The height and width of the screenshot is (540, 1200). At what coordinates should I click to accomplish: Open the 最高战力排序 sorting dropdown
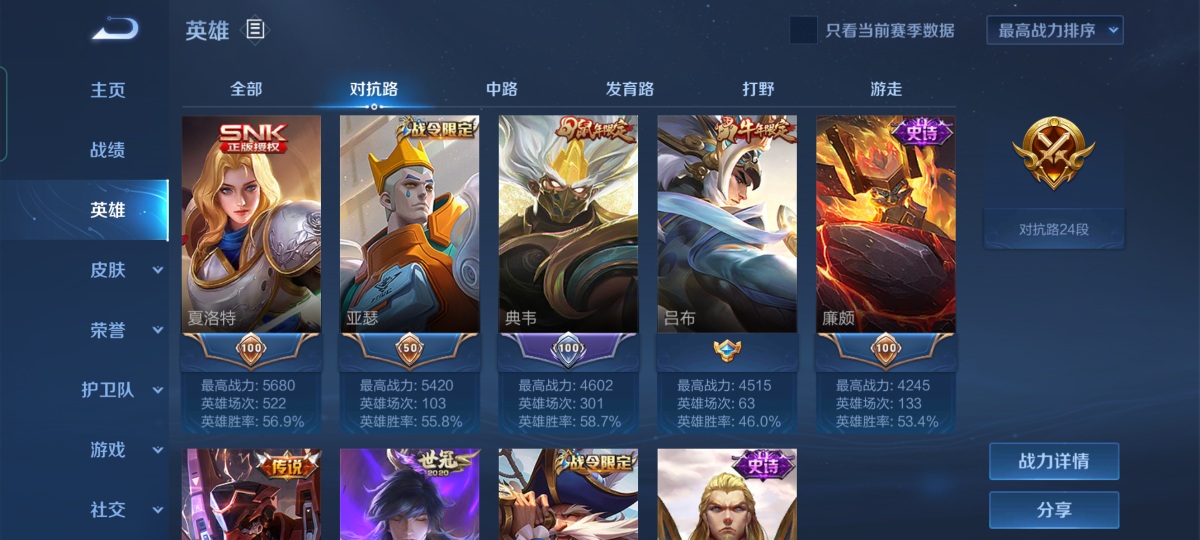[x=1055, y=30]
